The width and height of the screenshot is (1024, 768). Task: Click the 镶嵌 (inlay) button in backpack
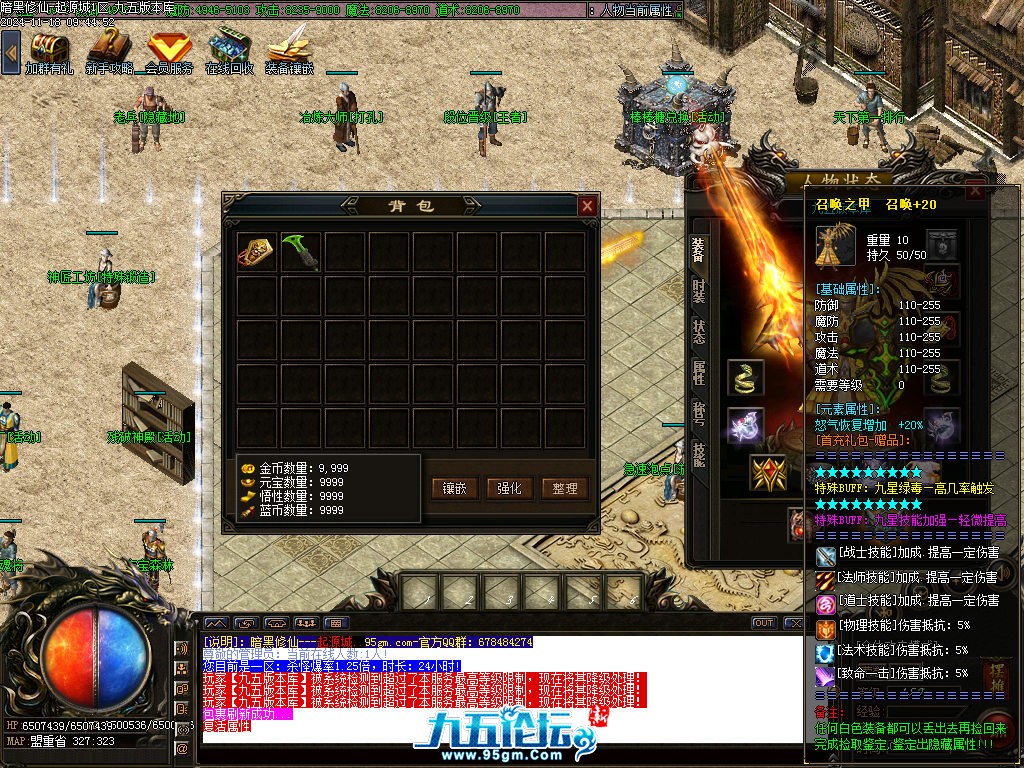(455, 488)
